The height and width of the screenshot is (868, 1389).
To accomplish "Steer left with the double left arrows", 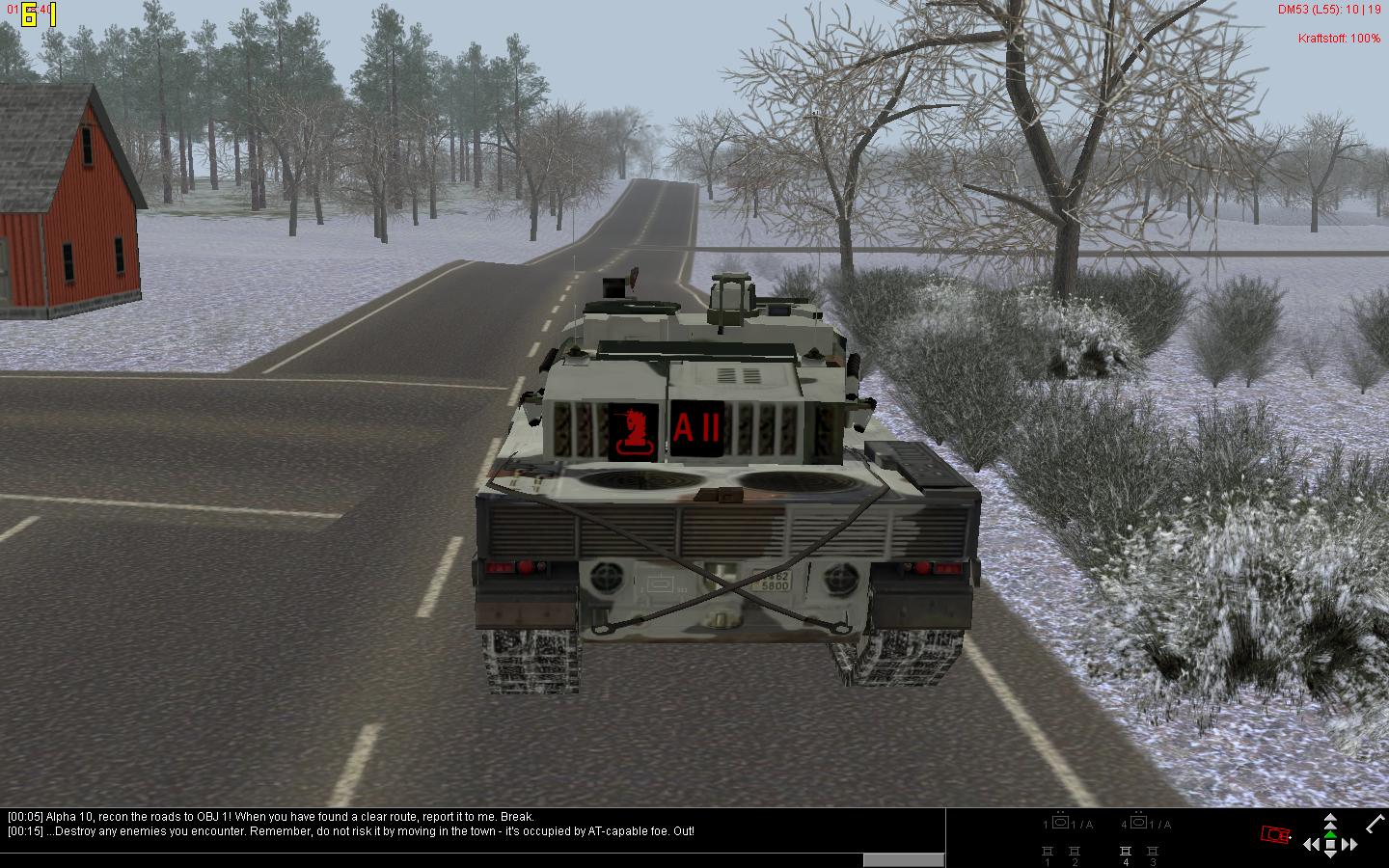I will (1312, 845).
